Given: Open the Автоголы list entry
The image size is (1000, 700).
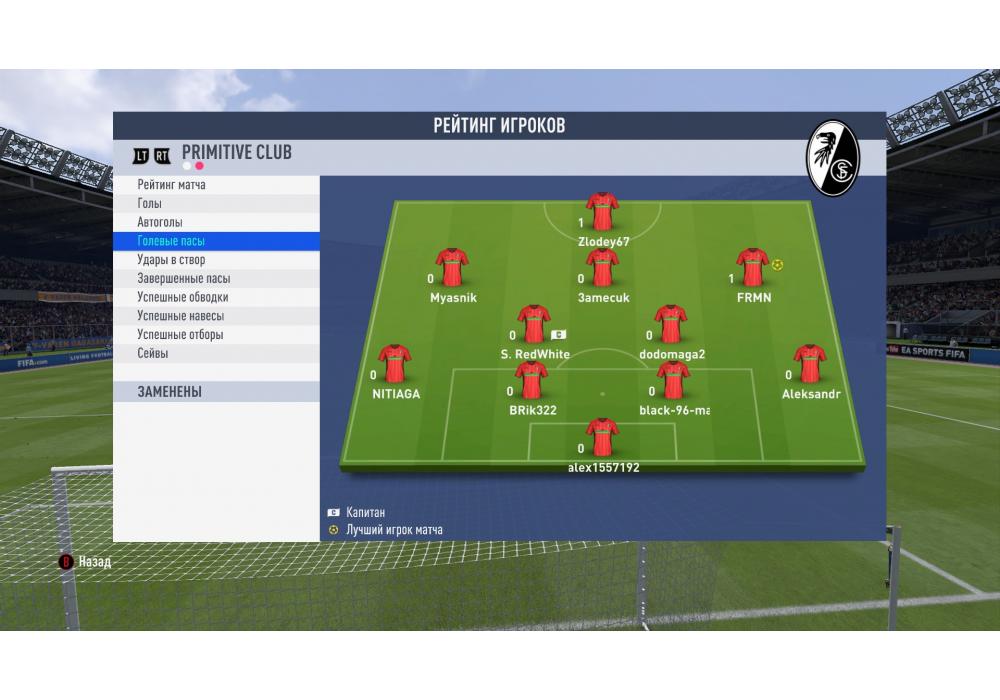Looking at the screenshot, I should 160,222.
